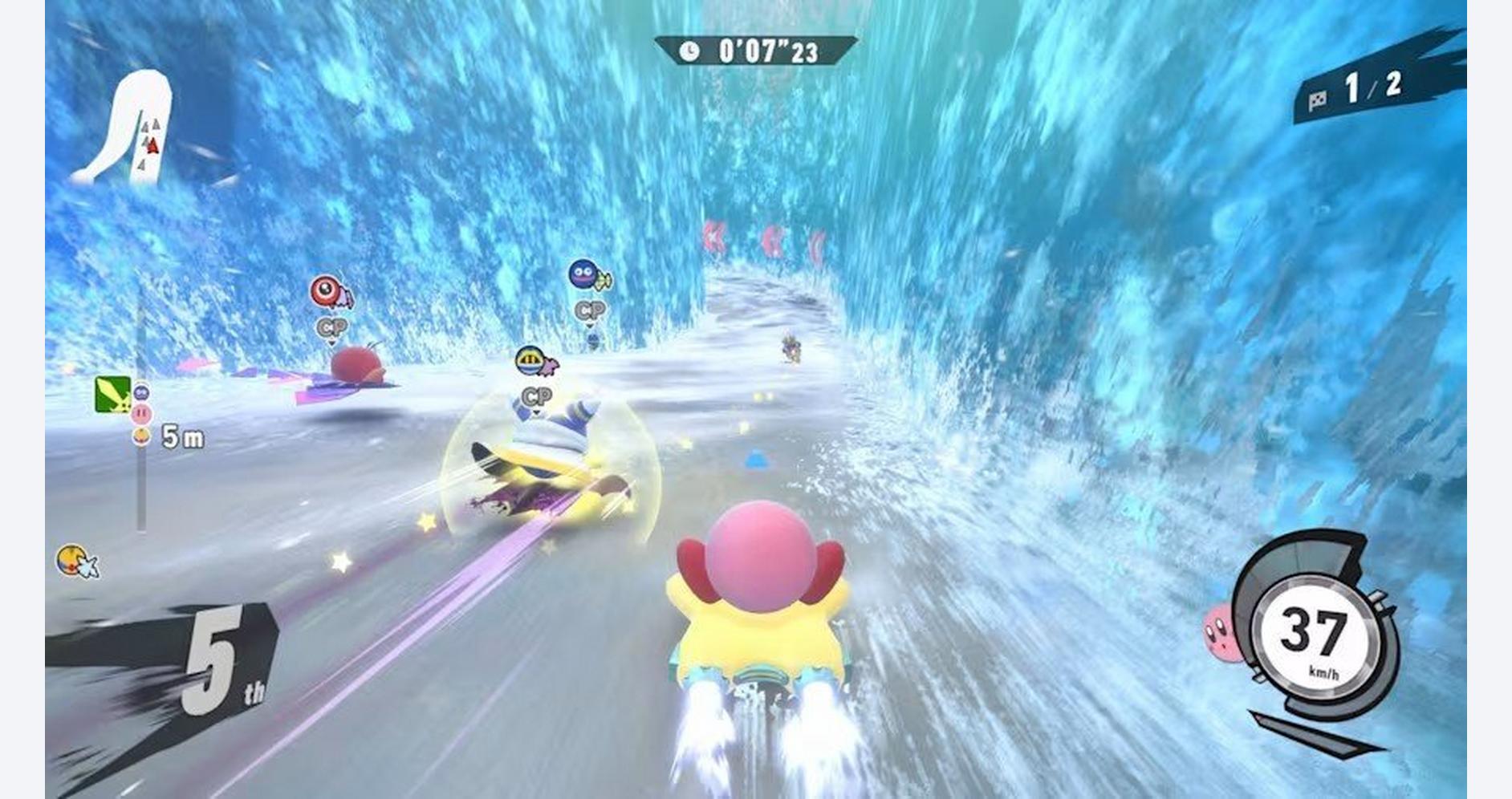
Task: Select the orange ball and star icon
Action: coord(76,561)
